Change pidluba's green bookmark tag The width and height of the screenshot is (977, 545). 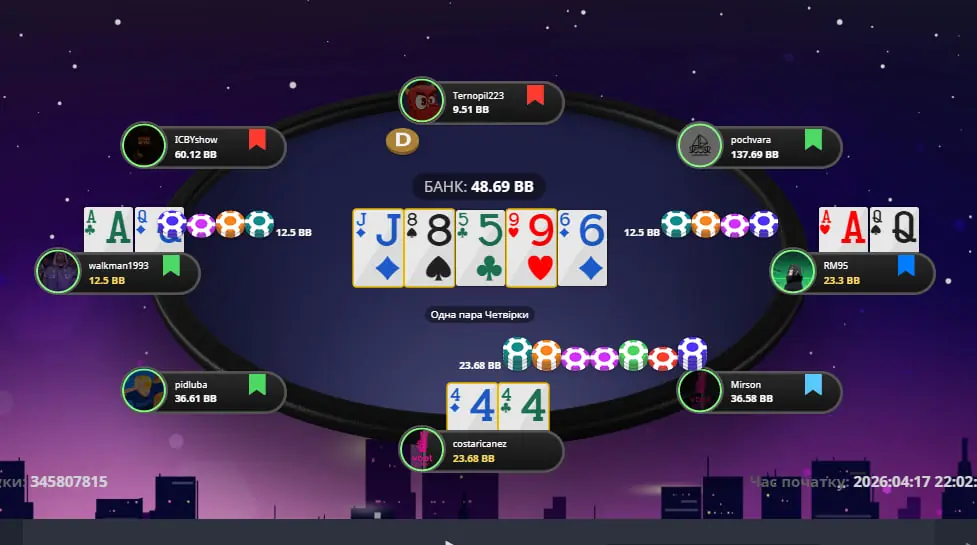click(257, 384)
